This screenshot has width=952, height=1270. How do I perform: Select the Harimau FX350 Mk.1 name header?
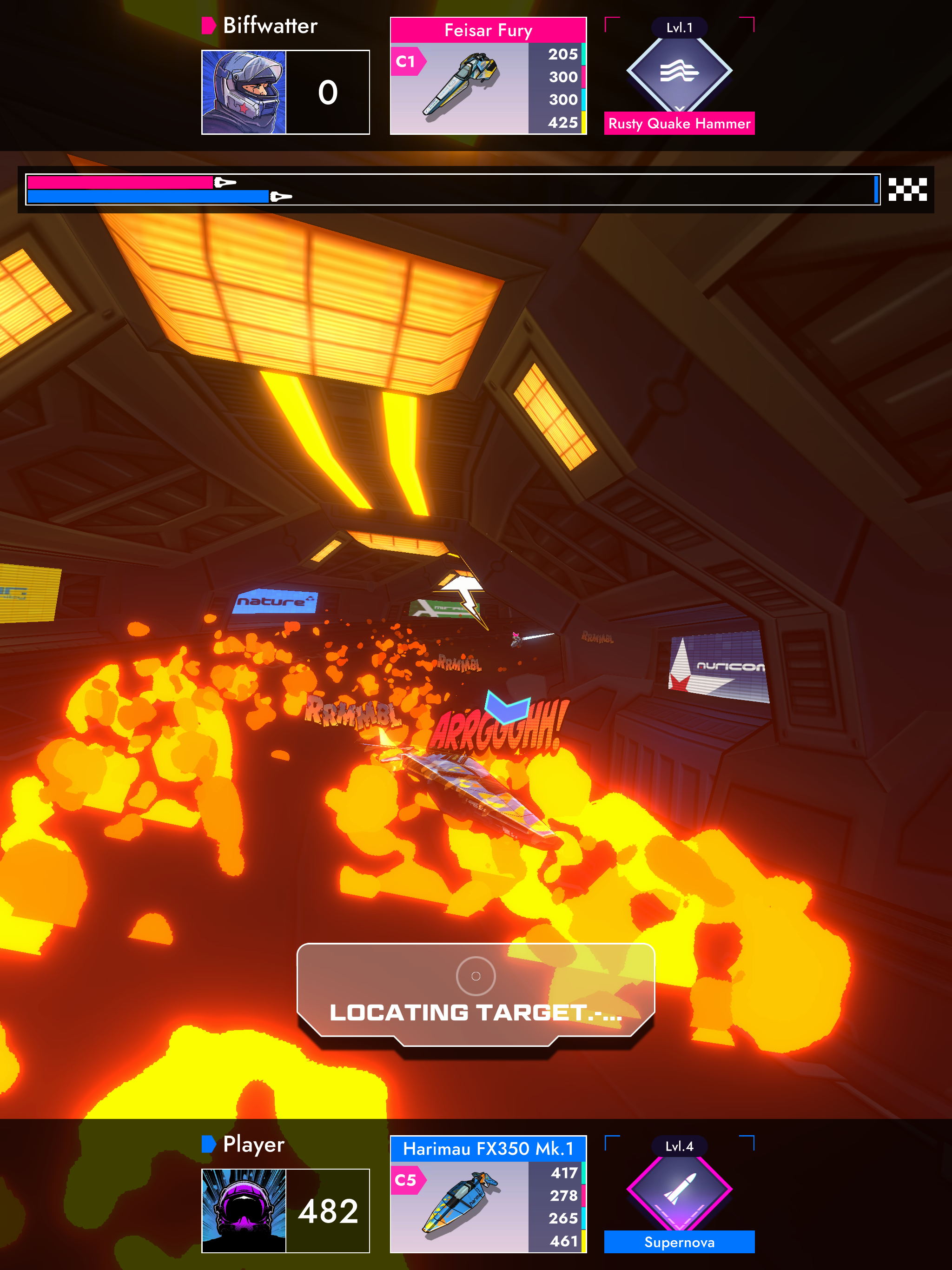[x=488, y=1147]
